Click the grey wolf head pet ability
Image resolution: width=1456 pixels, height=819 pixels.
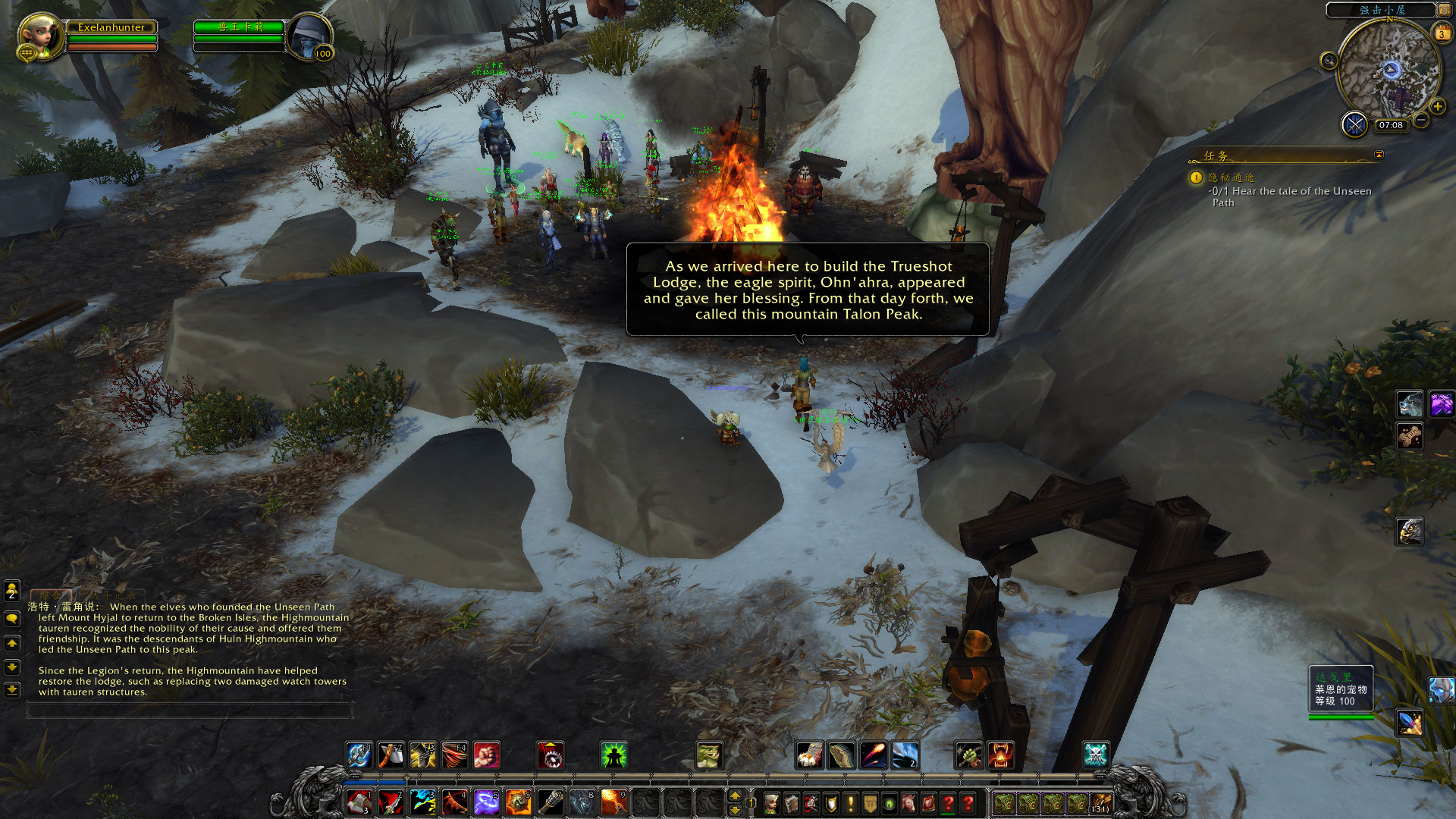point(1409,404)
